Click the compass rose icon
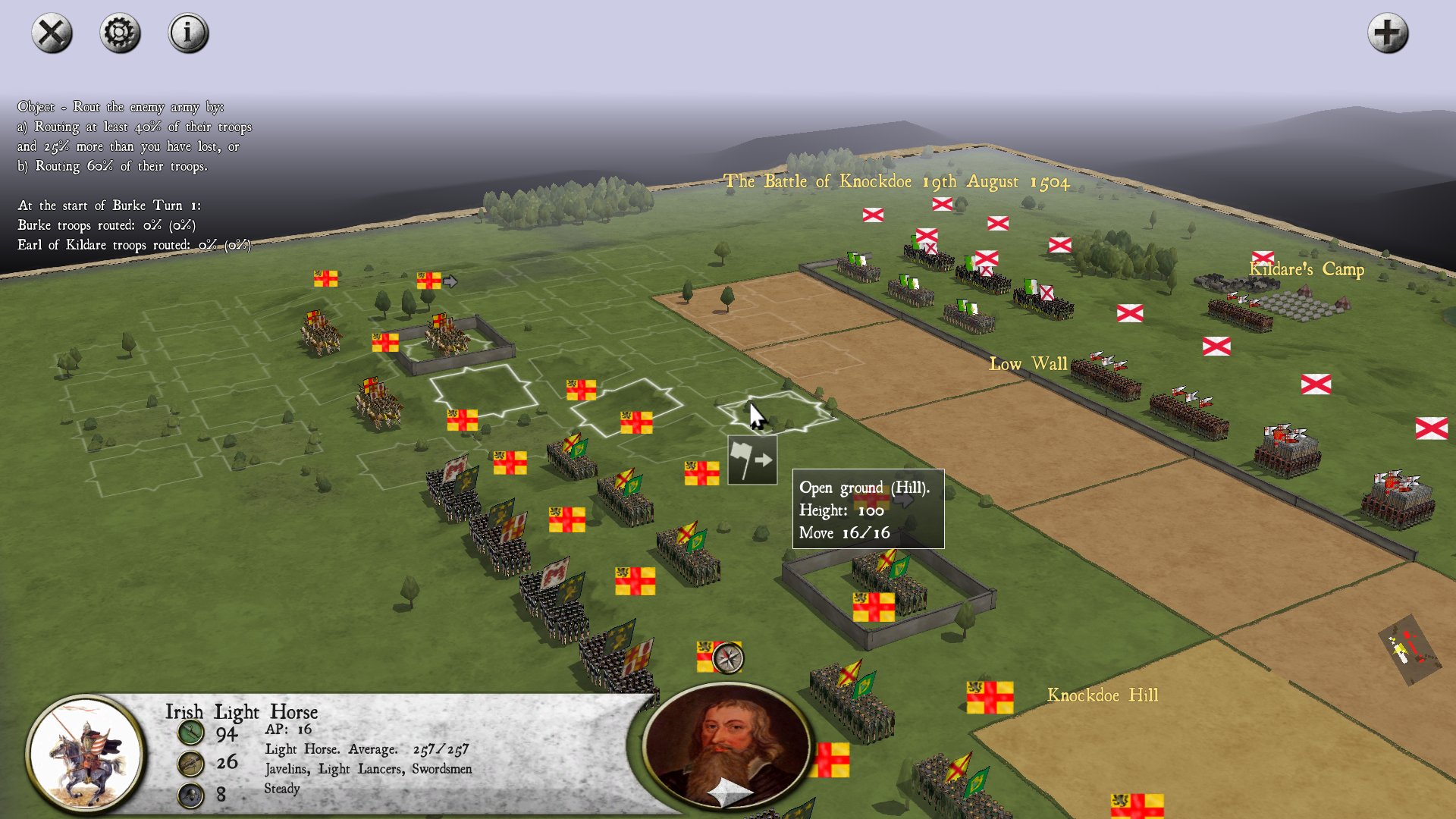This screenshot has height=819, width=1456. pyautogui.click(x=728, y=657)
